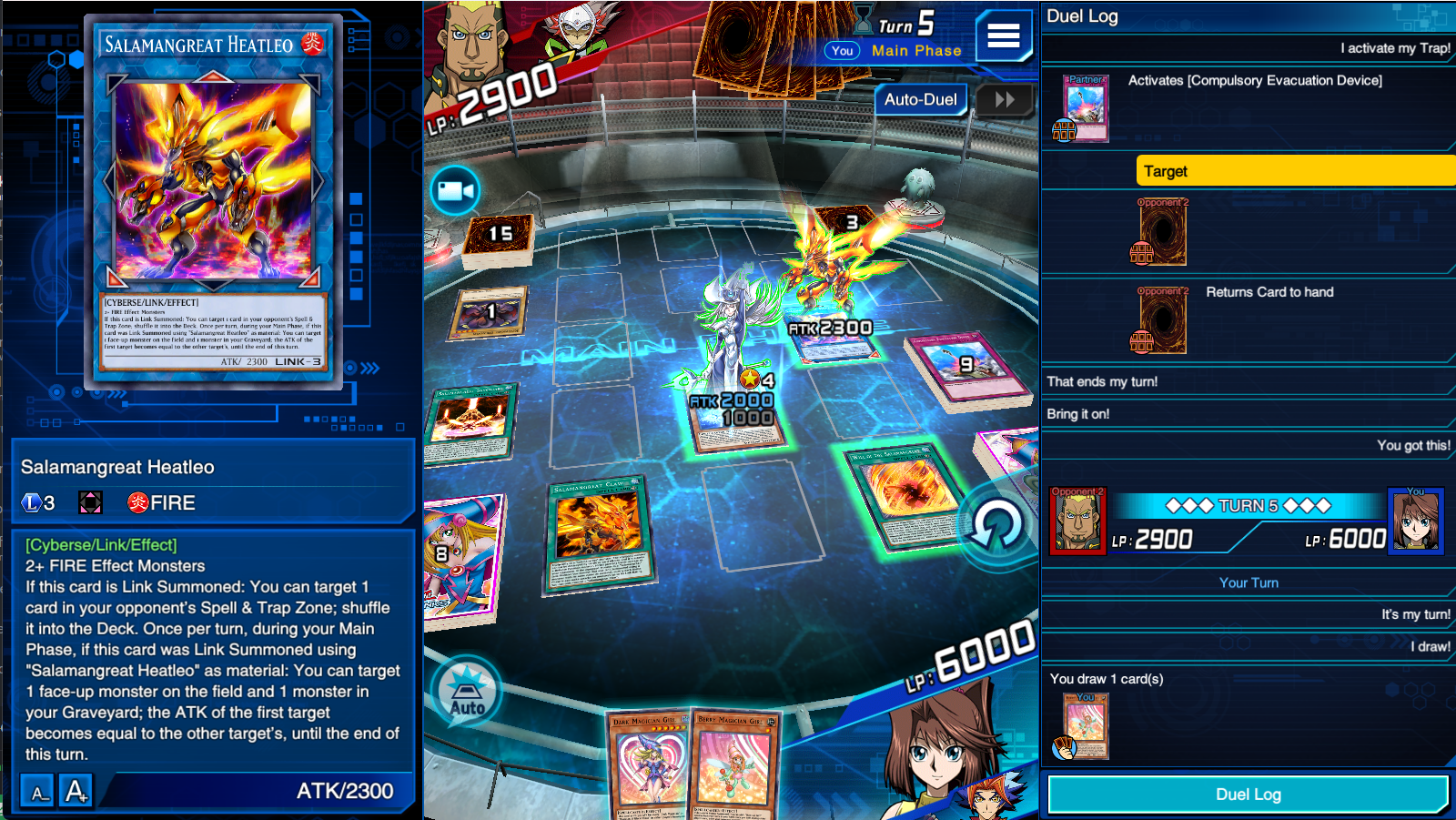Open your deck with 15 cards
This screenshot has width=1456, height=820.
(x=499, y=238)
